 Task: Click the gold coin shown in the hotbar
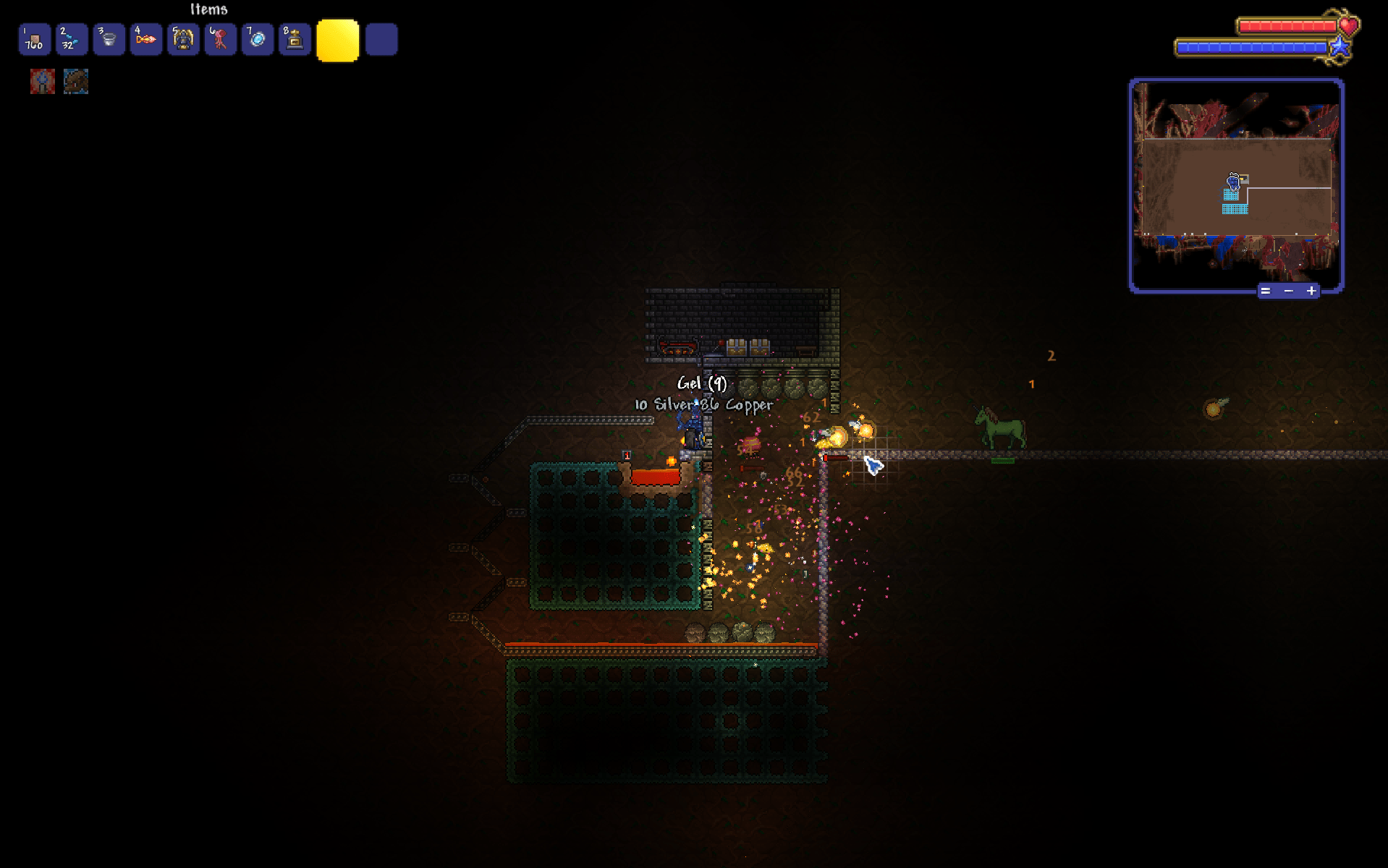[x=338, y=41]
